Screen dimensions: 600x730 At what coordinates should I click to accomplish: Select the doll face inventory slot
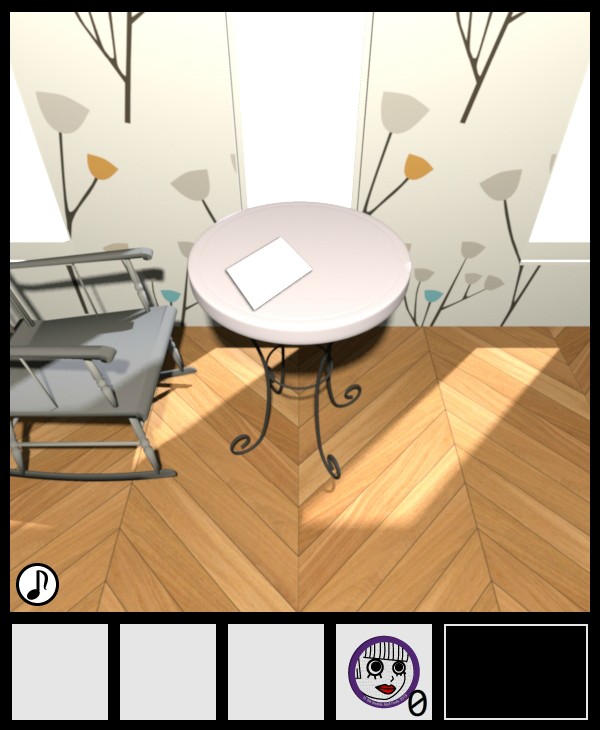pos(384,672)
